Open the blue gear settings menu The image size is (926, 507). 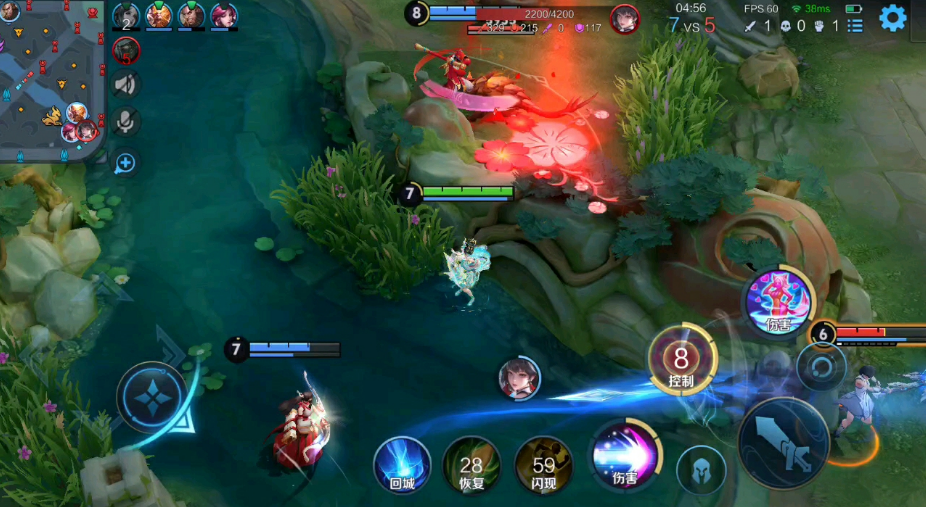coord(892,18)
